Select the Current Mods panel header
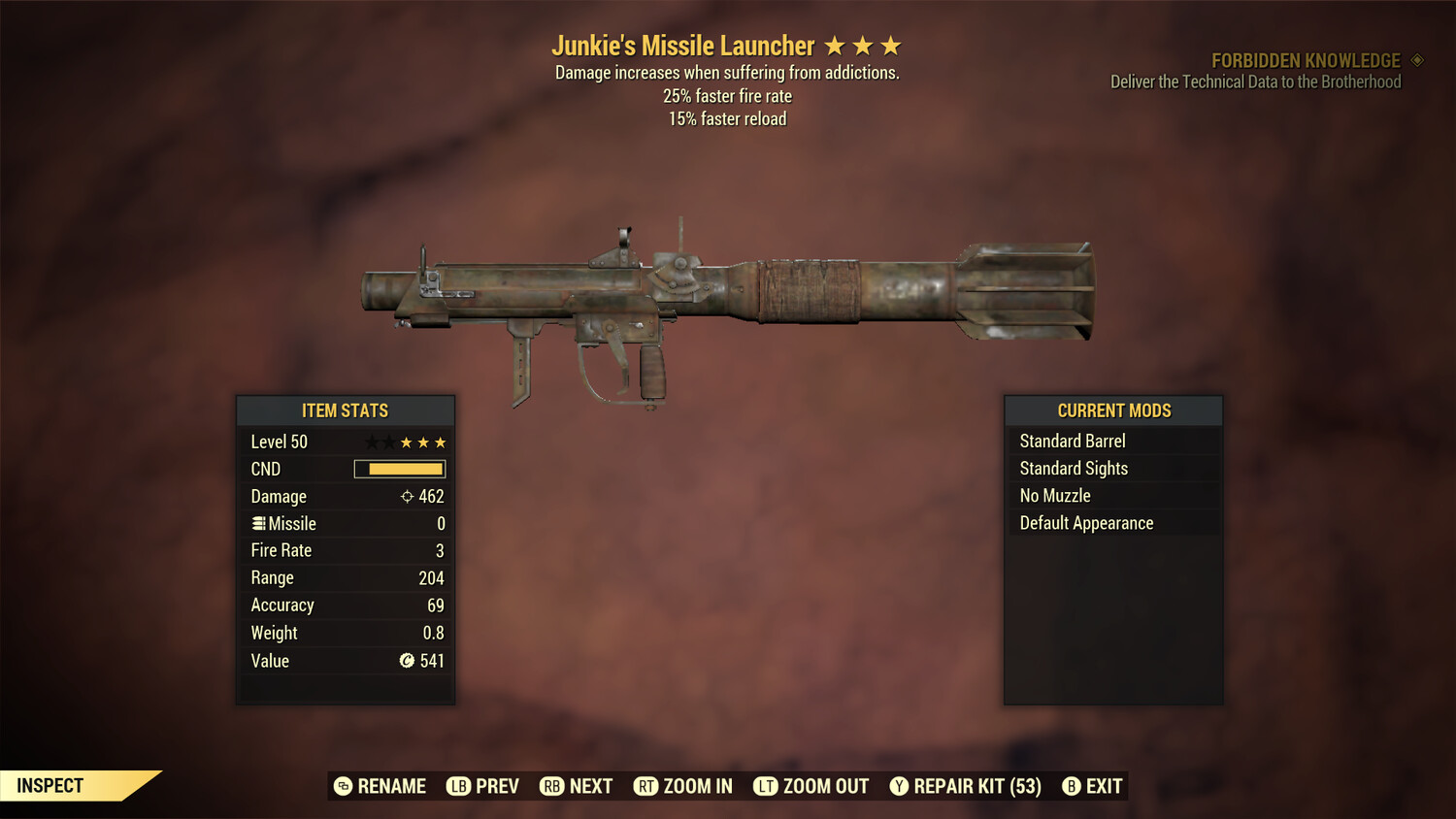 tap(1113, 410)
